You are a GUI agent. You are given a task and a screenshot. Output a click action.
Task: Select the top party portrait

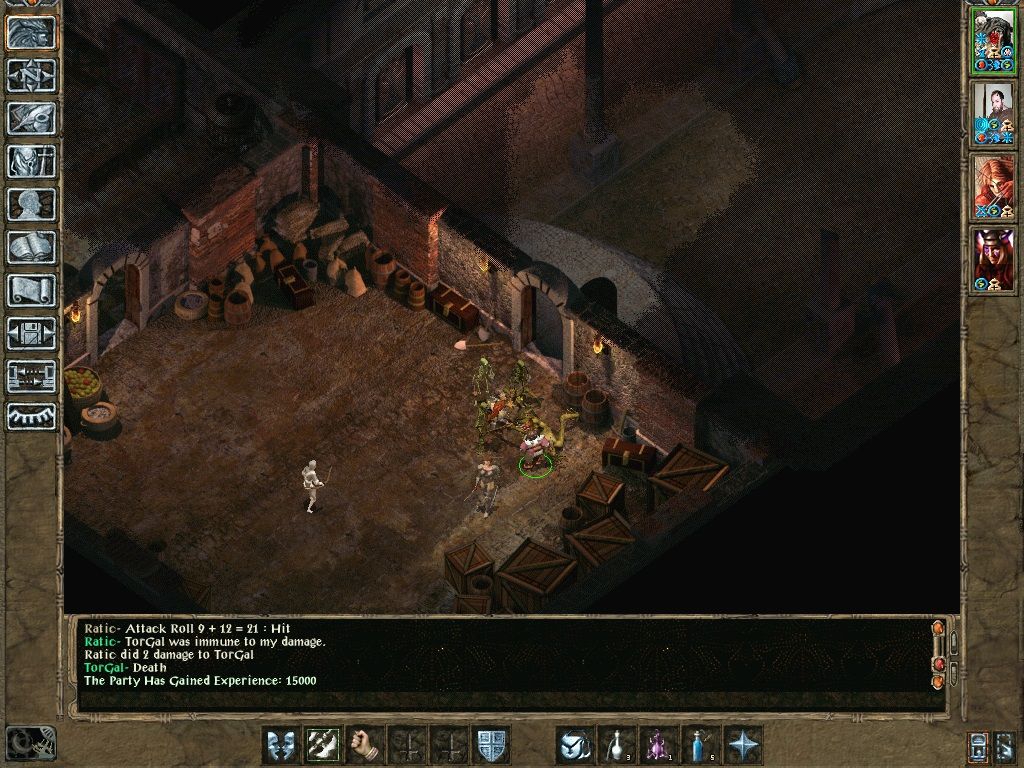(x=993, y=39)
